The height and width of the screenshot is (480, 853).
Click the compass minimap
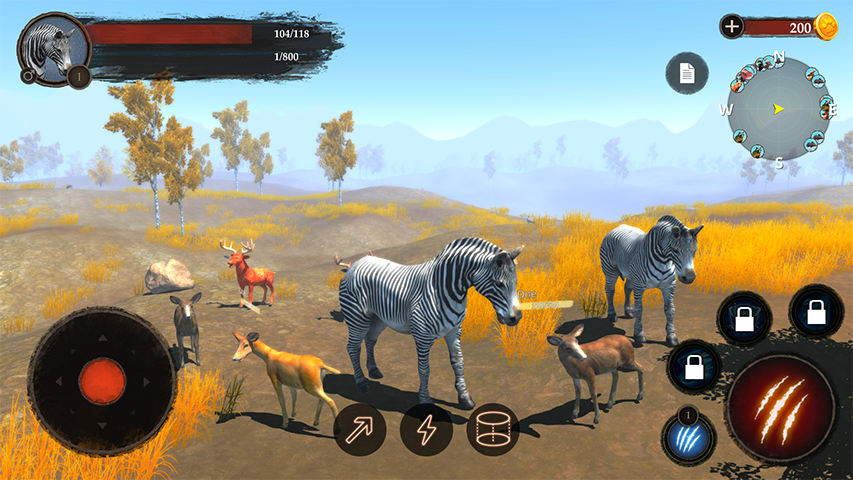[x=778, y=108]
